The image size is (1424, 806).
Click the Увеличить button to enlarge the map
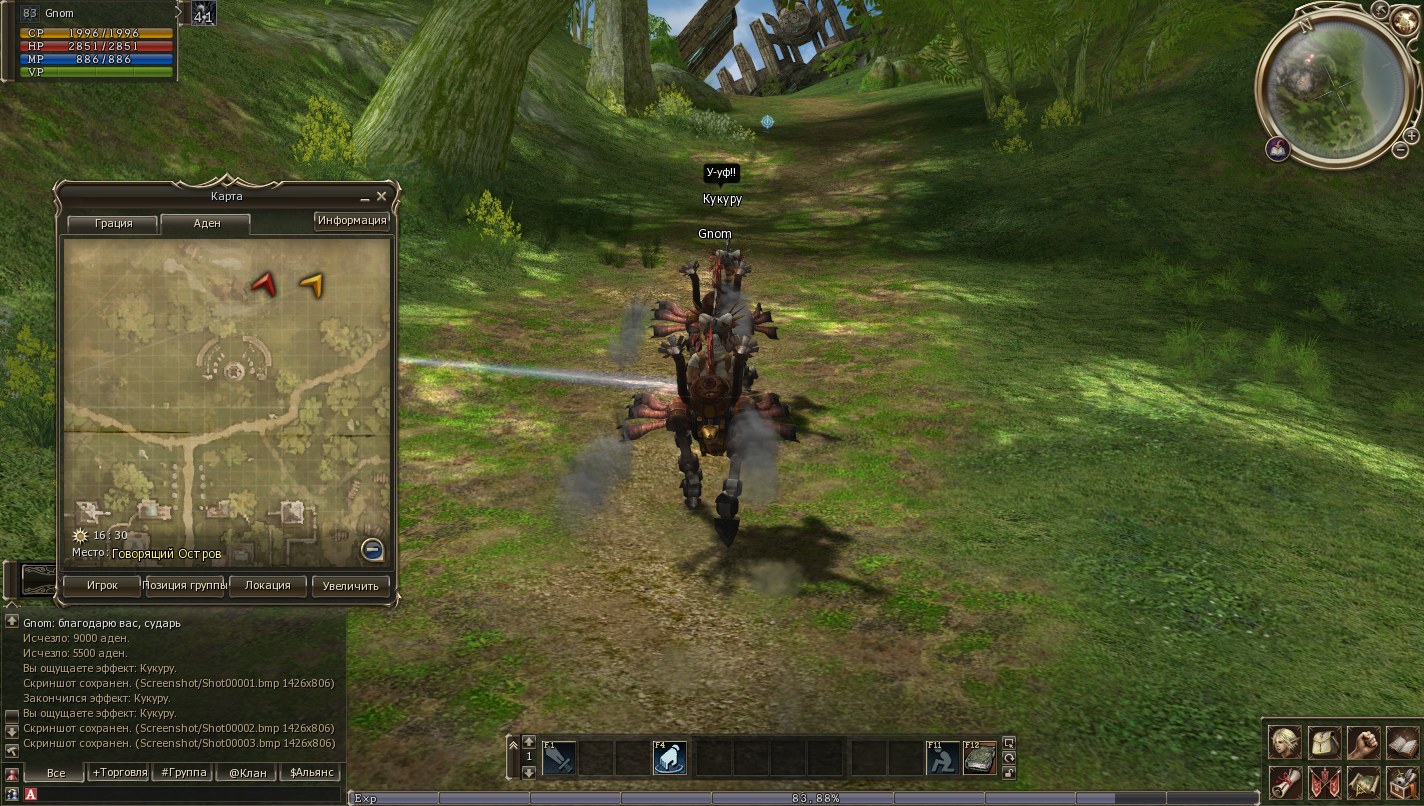[350, 586]
